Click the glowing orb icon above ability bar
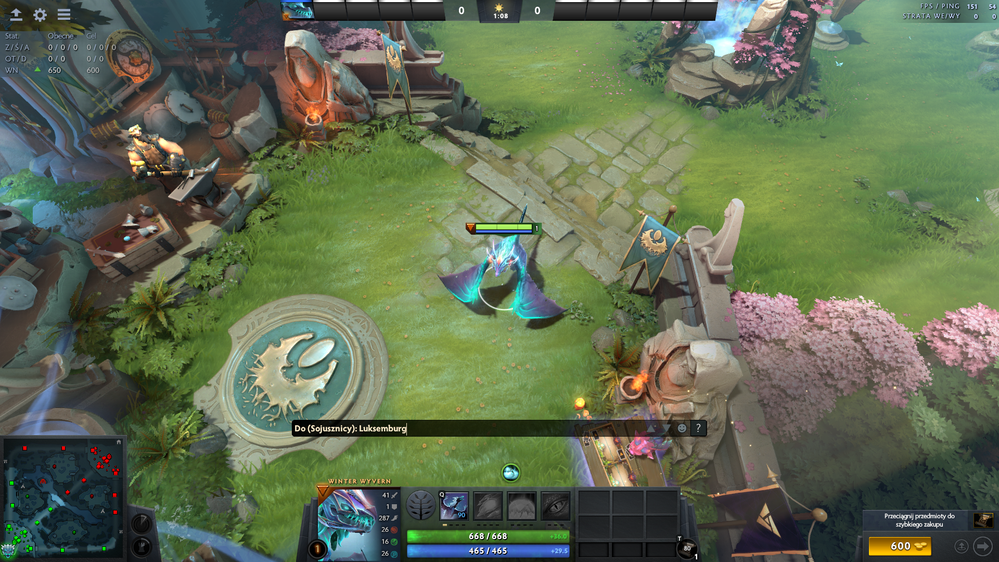This screenshot has height=562, width=999. 511,472
